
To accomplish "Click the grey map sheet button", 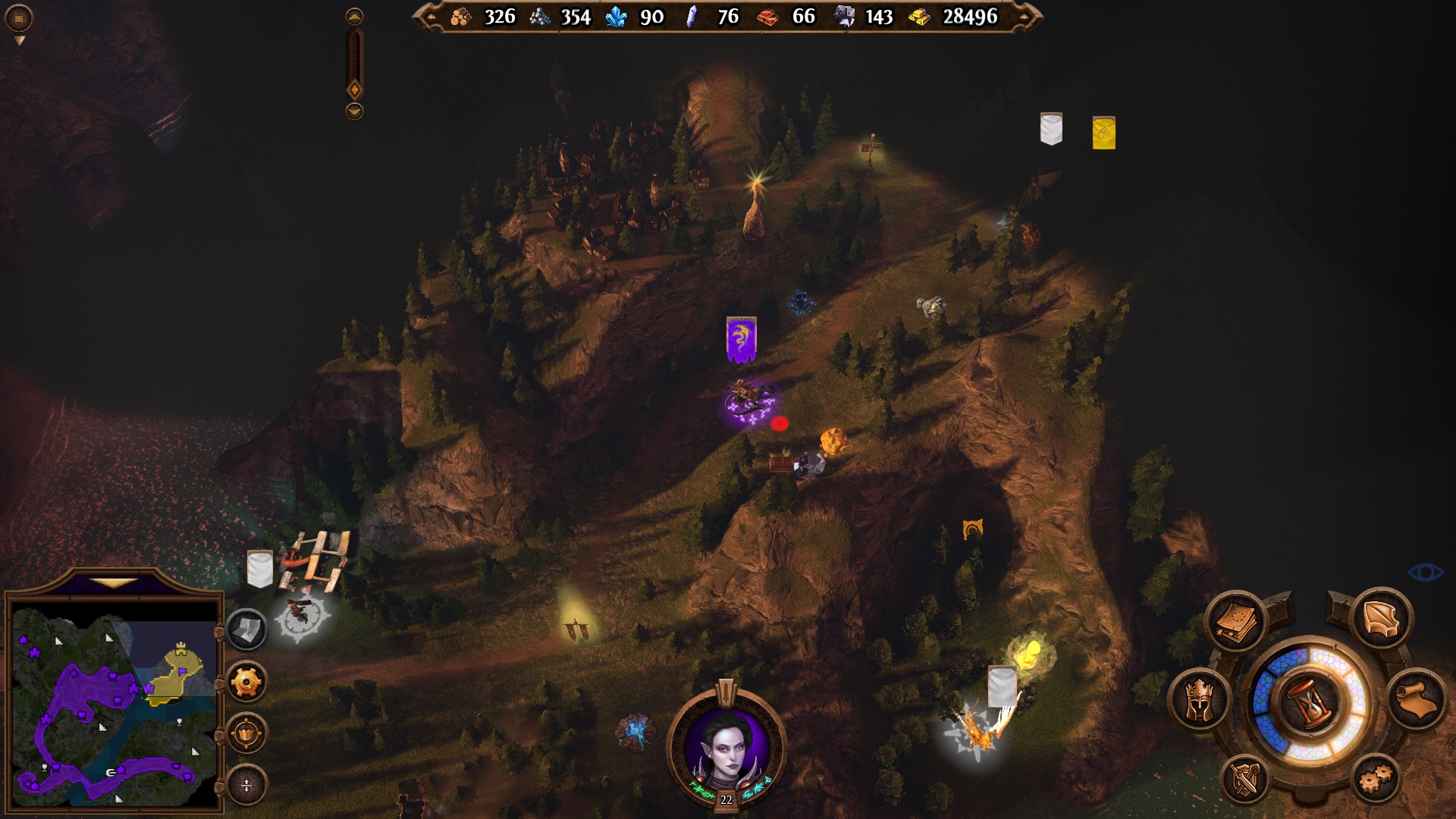I will (246, 630).
